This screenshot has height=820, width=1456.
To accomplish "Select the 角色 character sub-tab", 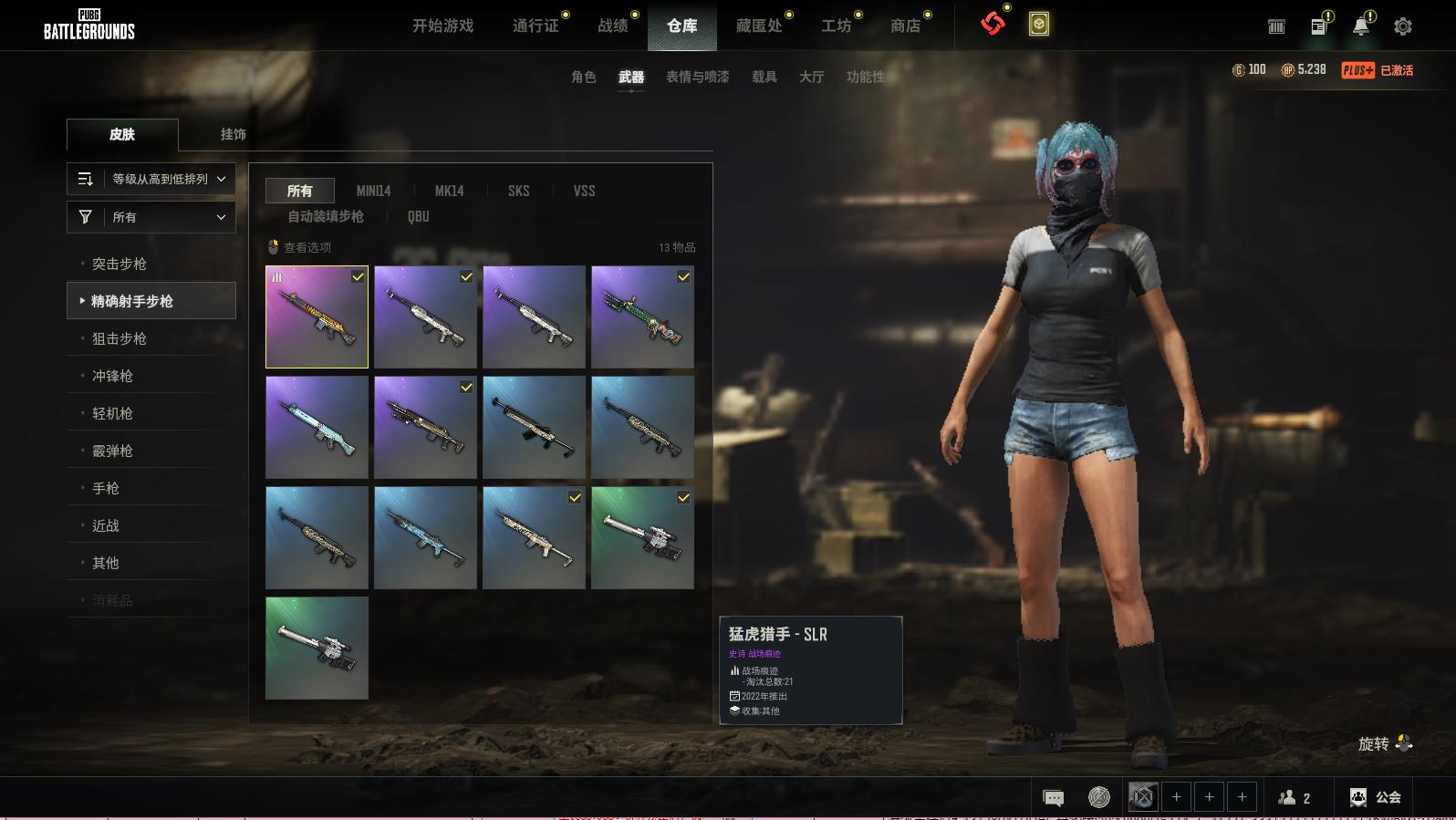I will 584,77.
